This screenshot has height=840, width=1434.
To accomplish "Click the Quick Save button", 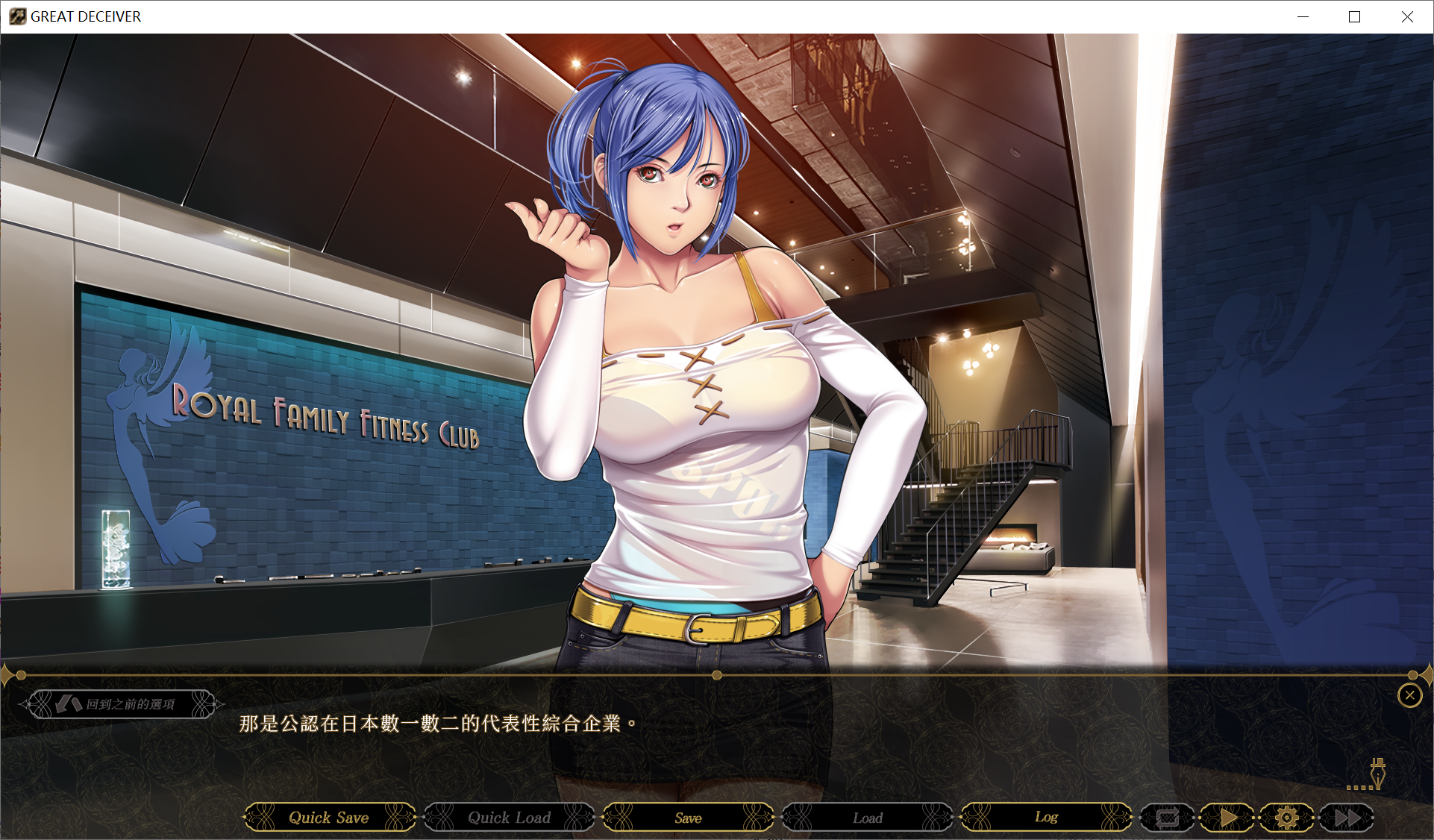I will pyautogui.click(x=329, y=818).
